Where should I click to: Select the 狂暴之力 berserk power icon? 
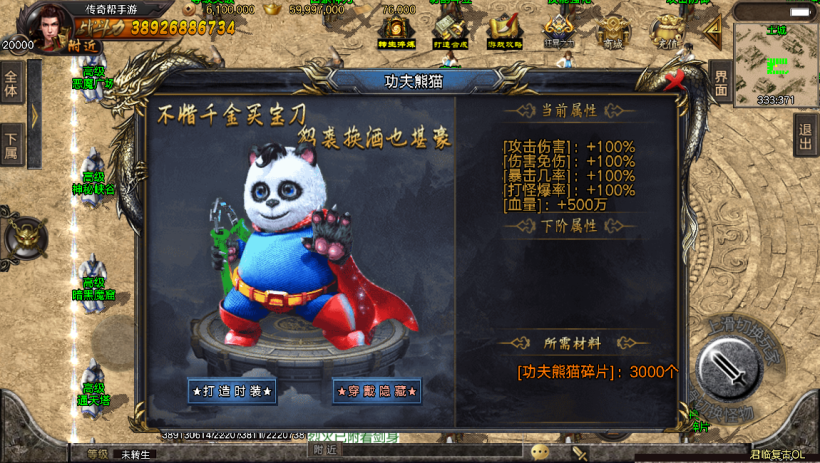[x=559, y=32]
